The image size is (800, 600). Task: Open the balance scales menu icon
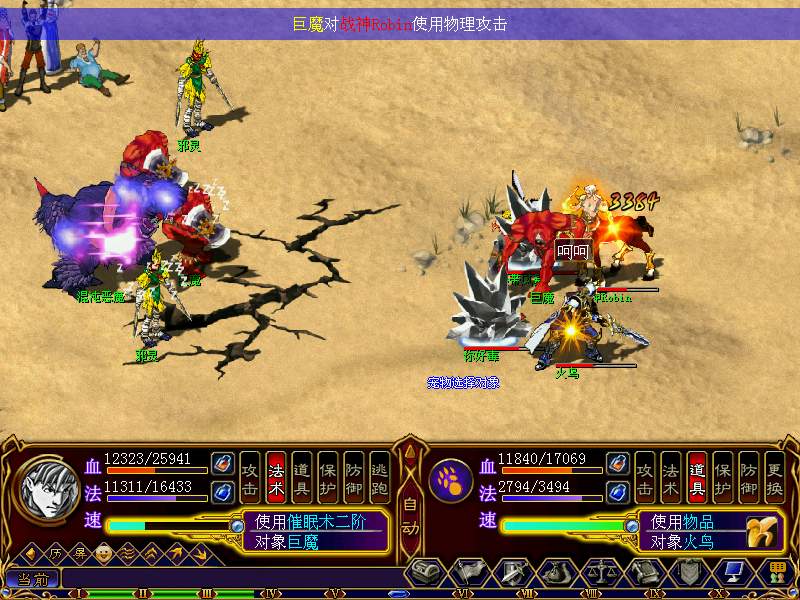[598, 572]
